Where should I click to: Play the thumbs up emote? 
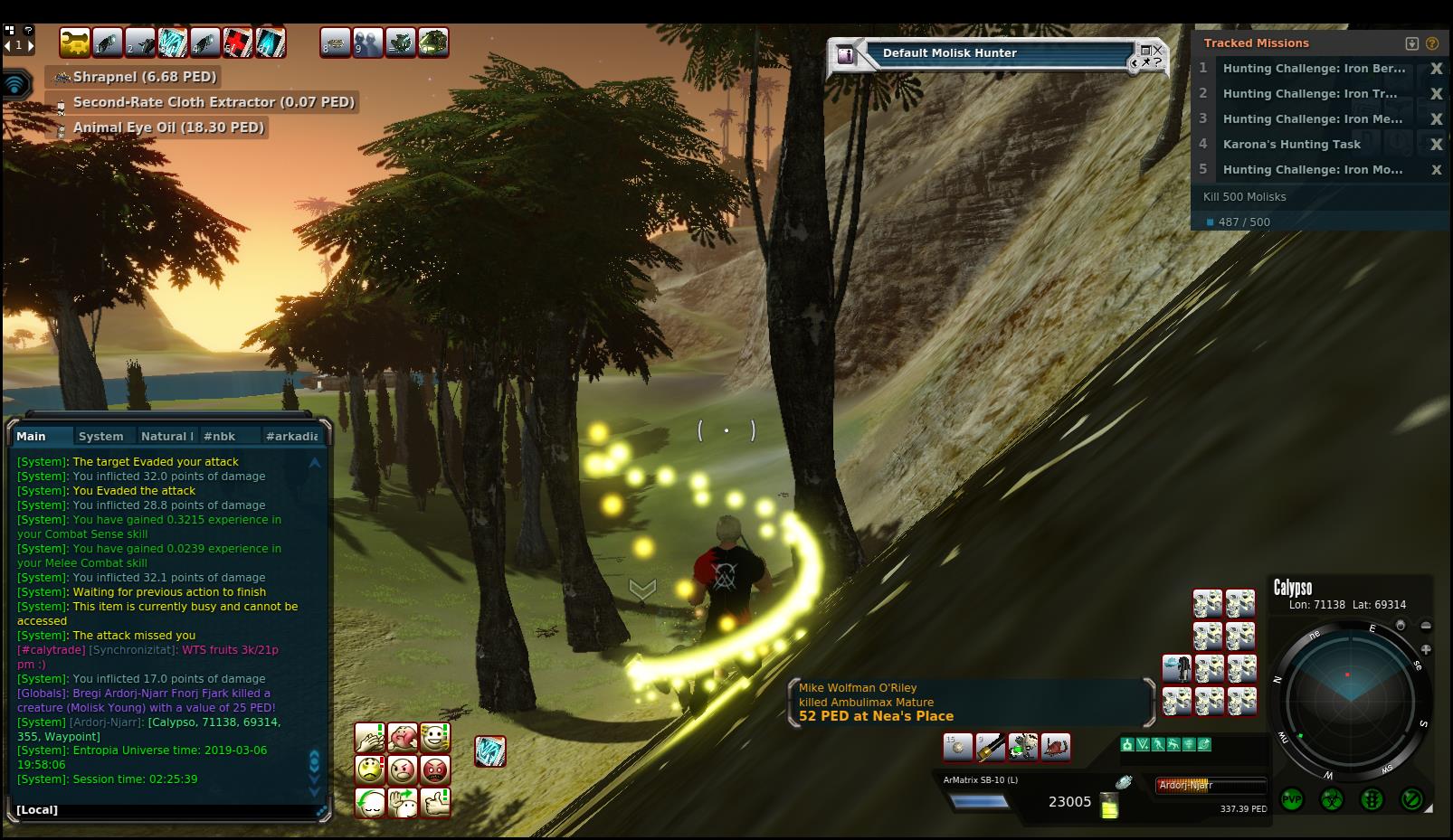(x=435, y=802)
